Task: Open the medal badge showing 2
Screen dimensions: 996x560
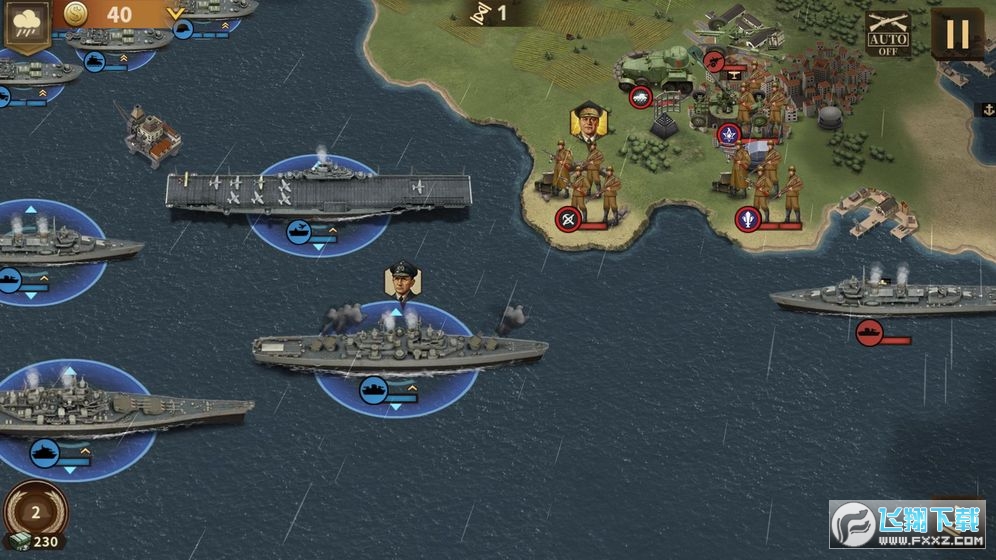Action: pyautogui.click(x=36, y=512)
